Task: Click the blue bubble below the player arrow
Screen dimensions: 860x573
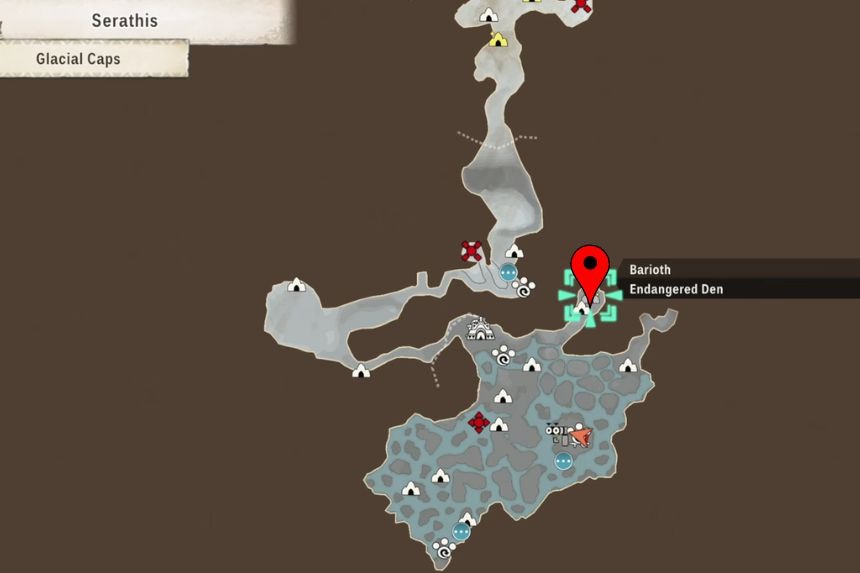Action: [563, 461]
